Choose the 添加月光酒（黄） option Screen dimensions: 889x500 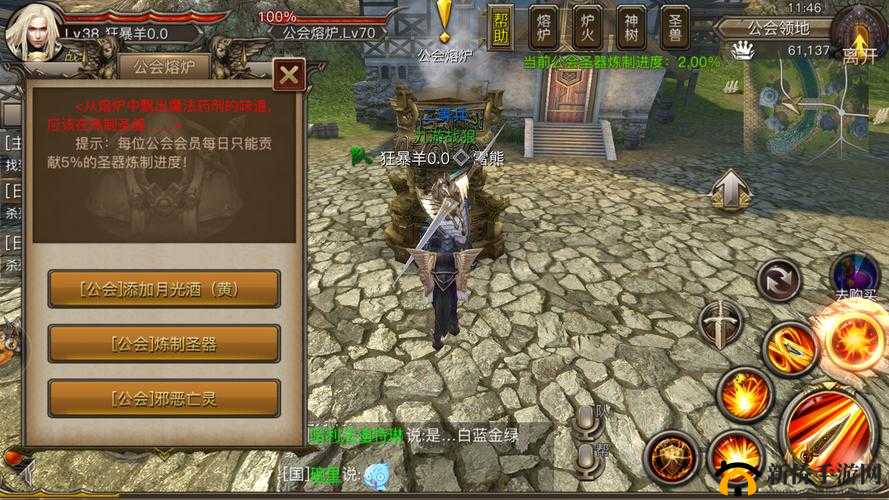pyautogui.click(x=164, y=290)
